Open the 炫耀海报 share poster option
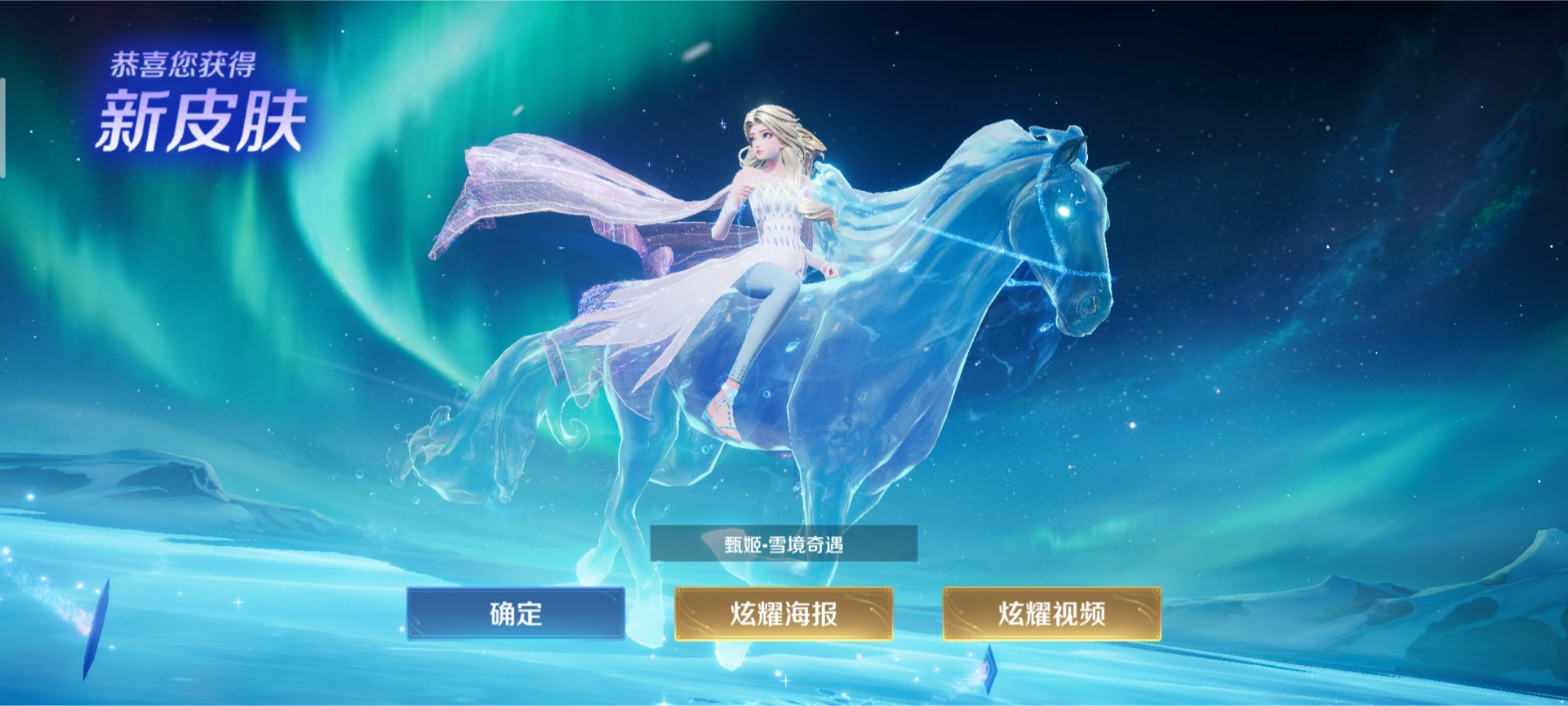The height and width of the screenshot is (706, 1568). coord(784,613)
